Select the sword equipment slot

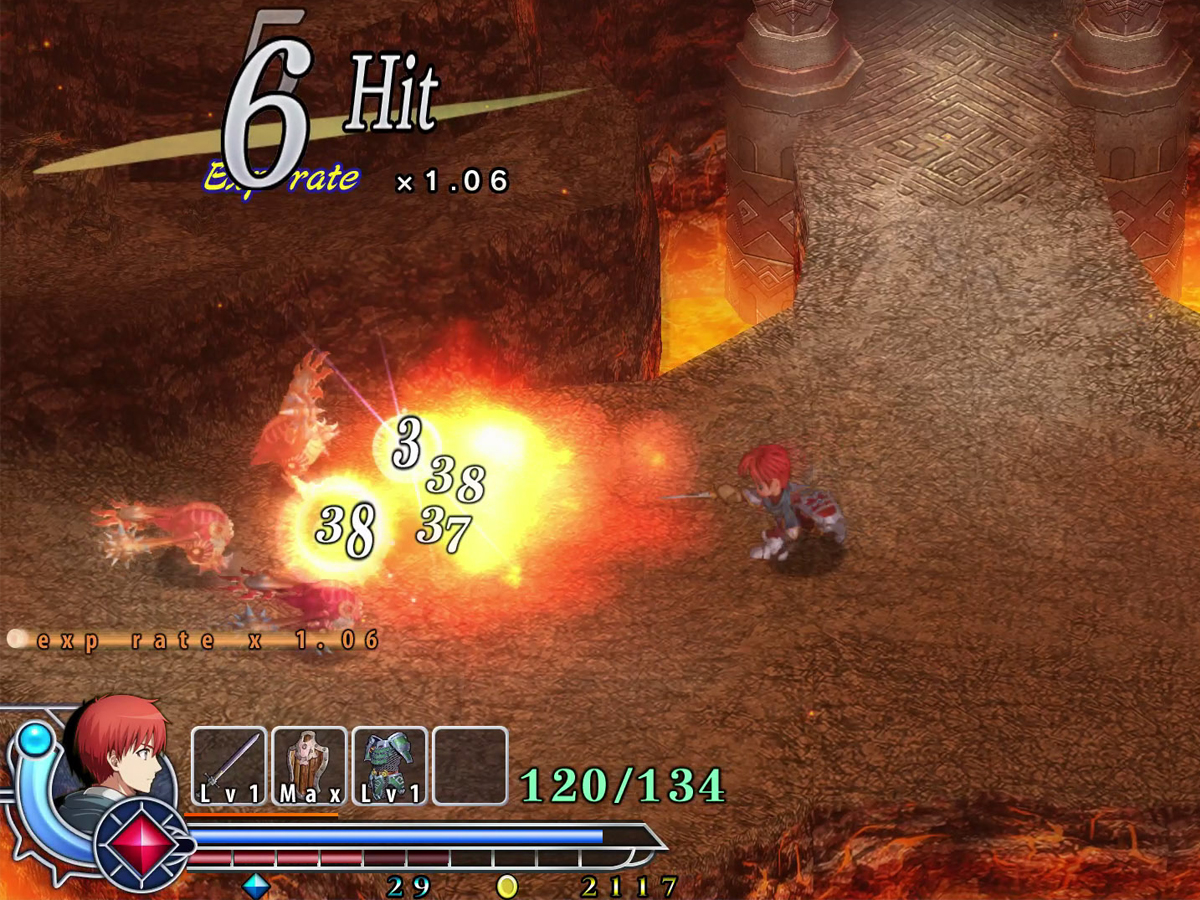click(229, 766)
